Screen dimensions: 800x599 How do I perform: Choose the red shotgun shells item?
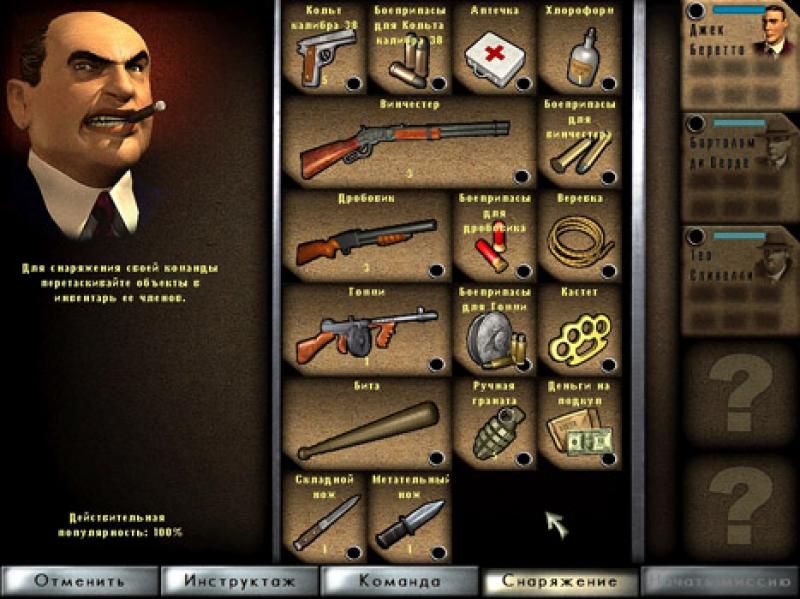point(494,237)
